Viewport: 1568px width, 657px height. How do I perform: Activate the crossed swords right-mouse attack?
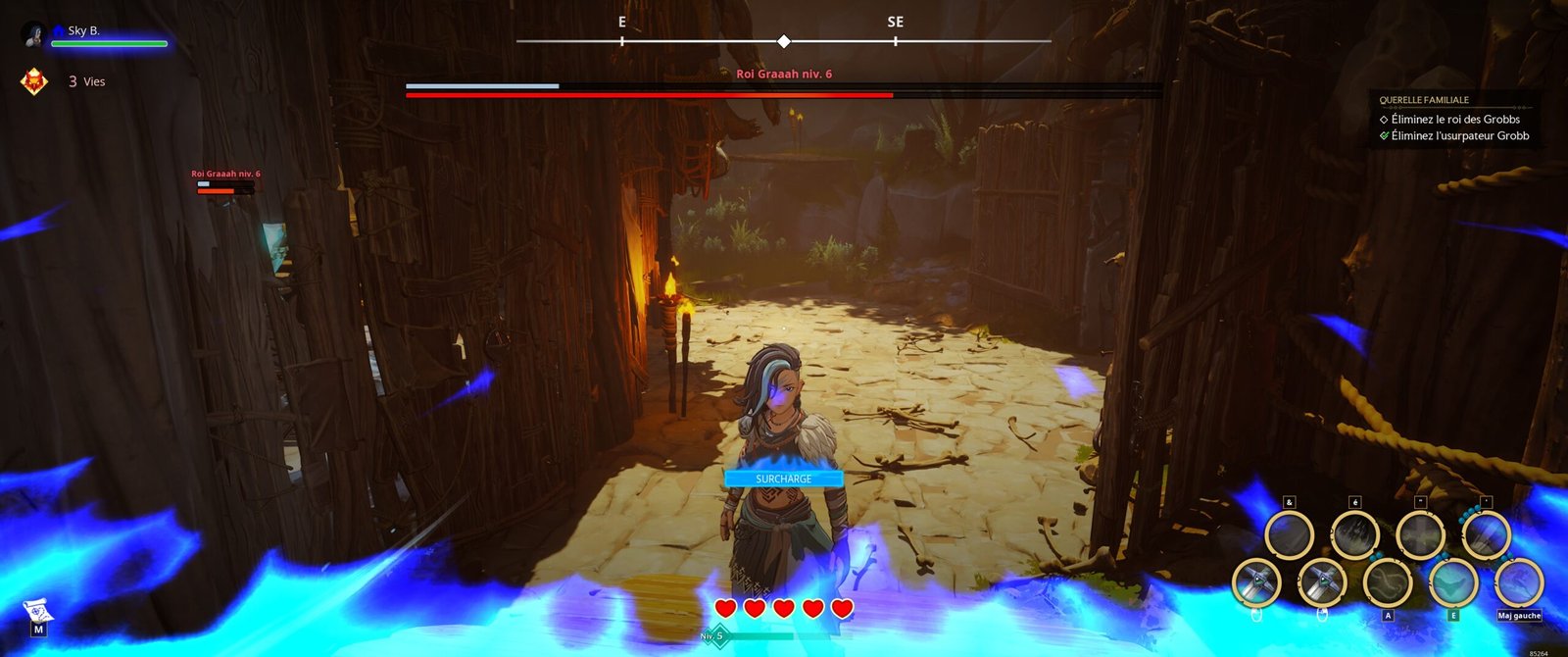[x=1322, y=583]
